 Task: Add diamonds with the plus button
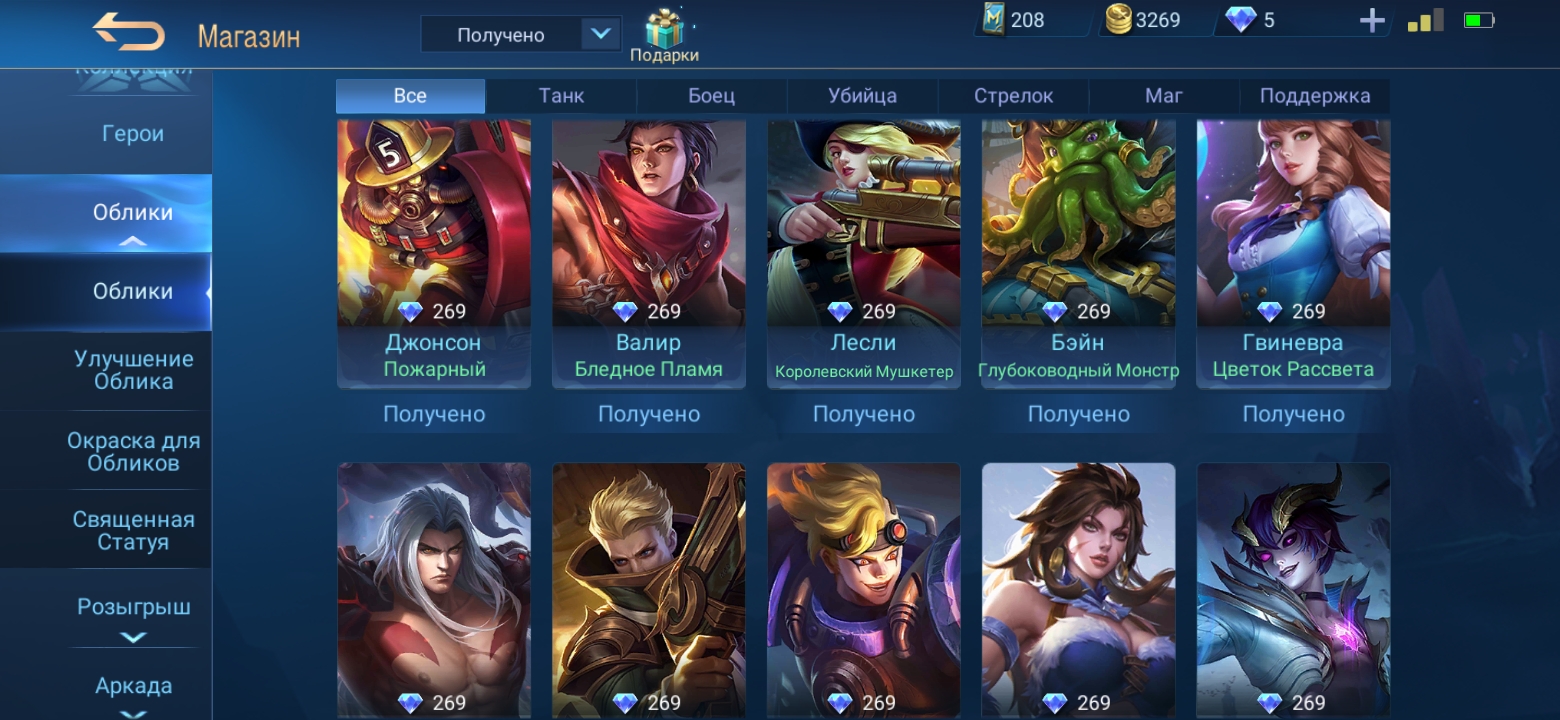pos(1372,21)
